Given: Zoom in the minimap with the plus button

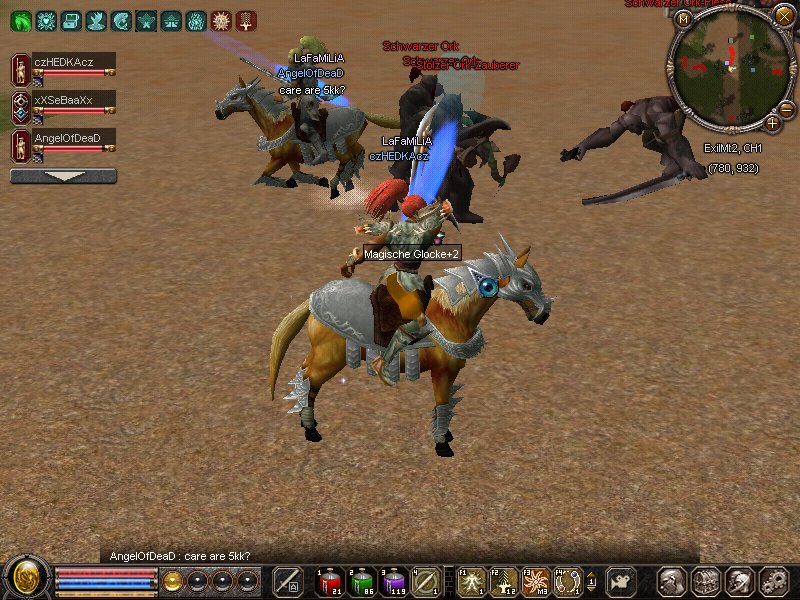Looking at the screenshot, I should pos(773,123).
